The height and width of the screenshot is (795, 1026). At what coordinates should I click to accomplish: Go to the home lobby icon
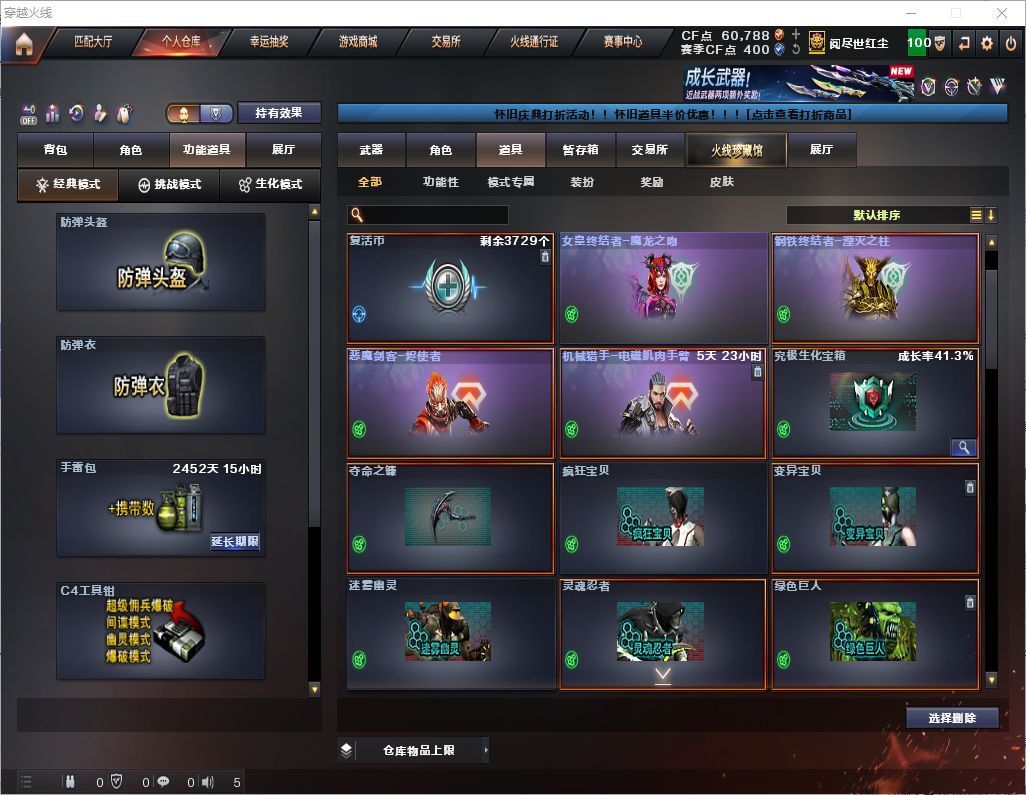[x=23, y=44]
